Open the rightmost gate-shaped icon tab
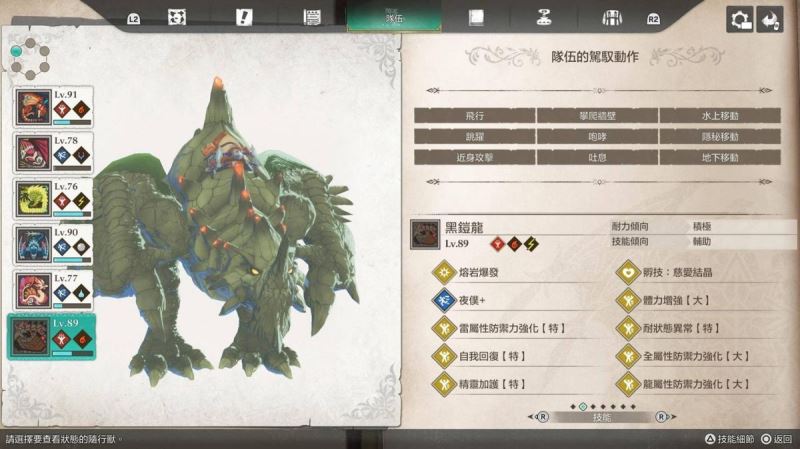 pos(612,18)
